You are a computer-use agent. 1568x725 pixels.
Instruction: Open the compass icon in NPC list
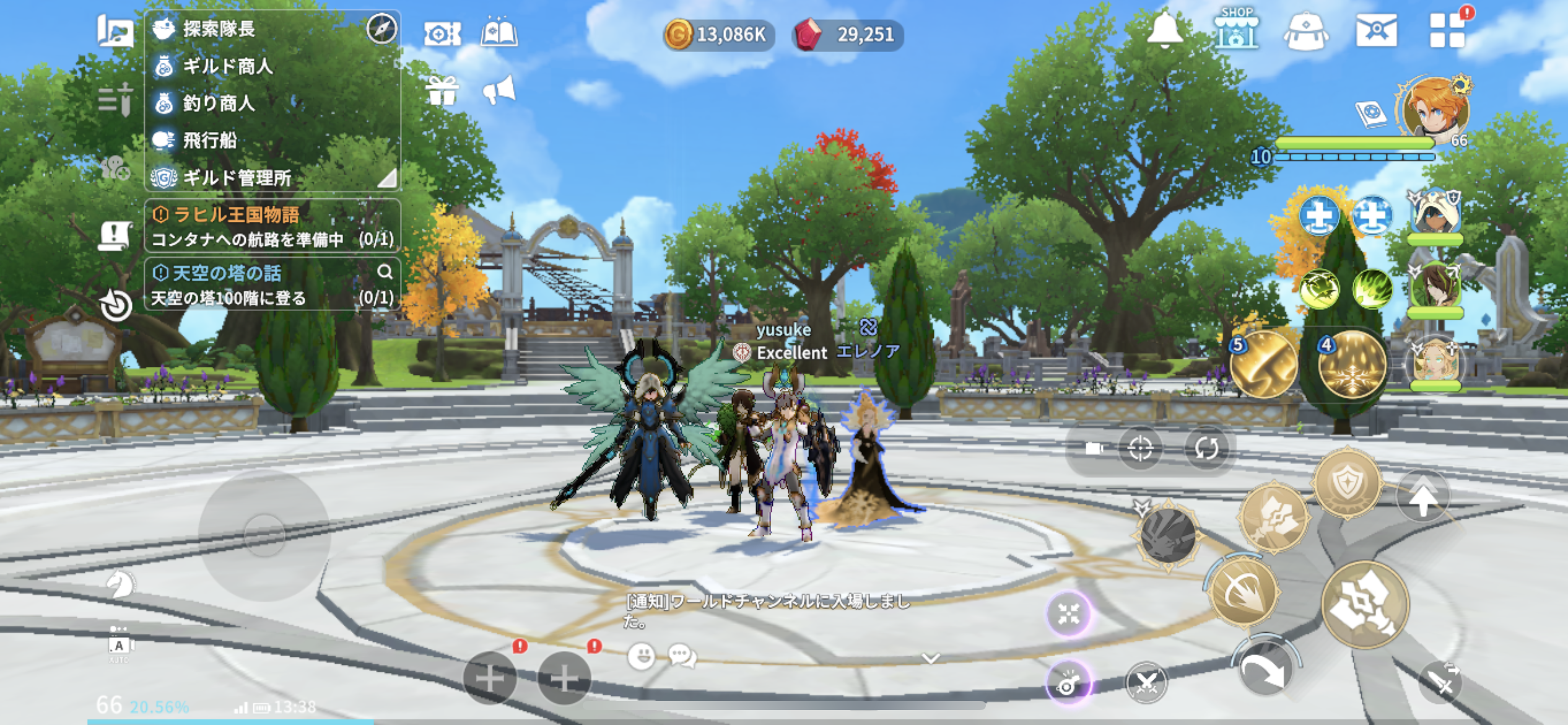pos(381,29)
